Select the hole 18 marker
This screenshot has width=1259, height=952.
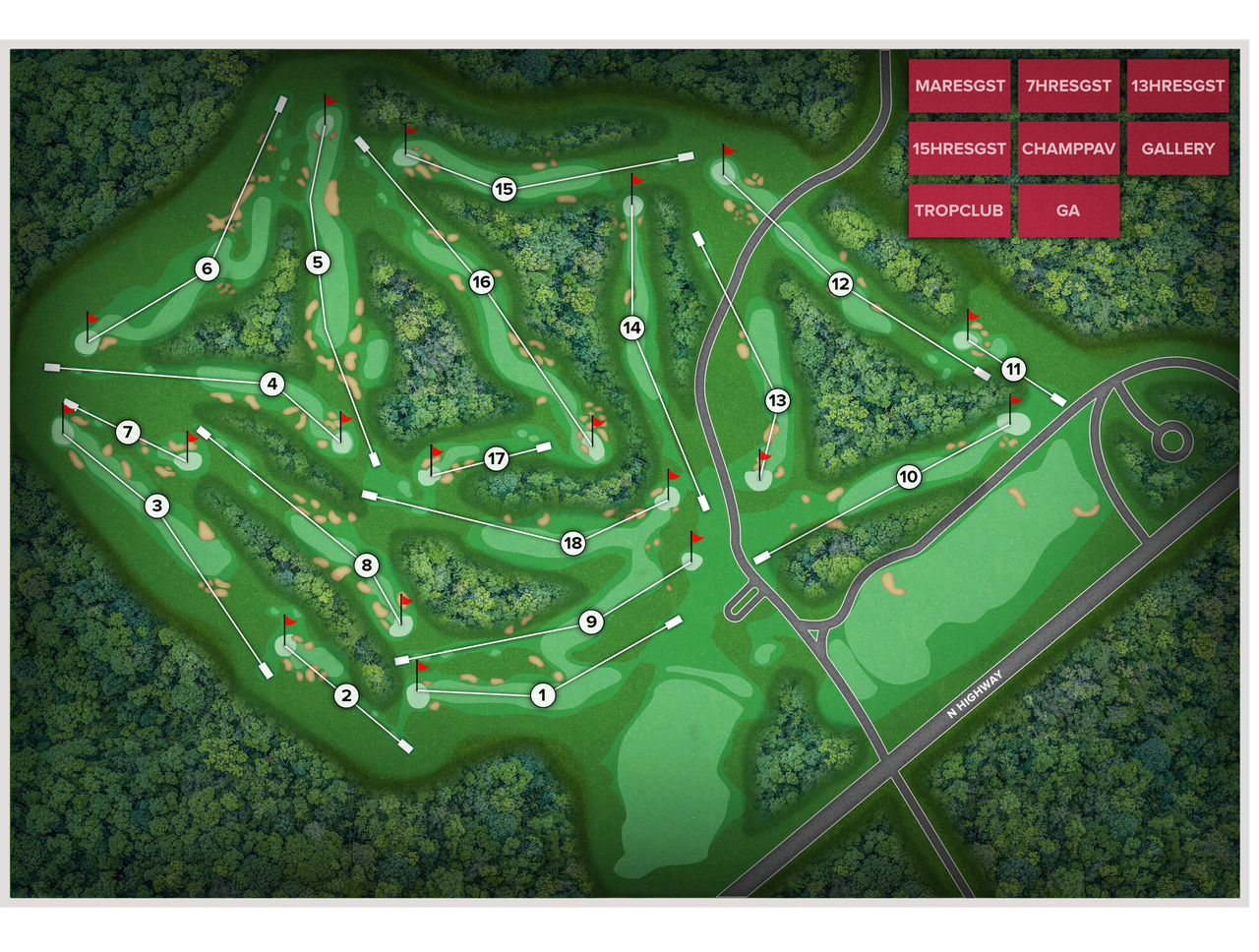(571, 541)
